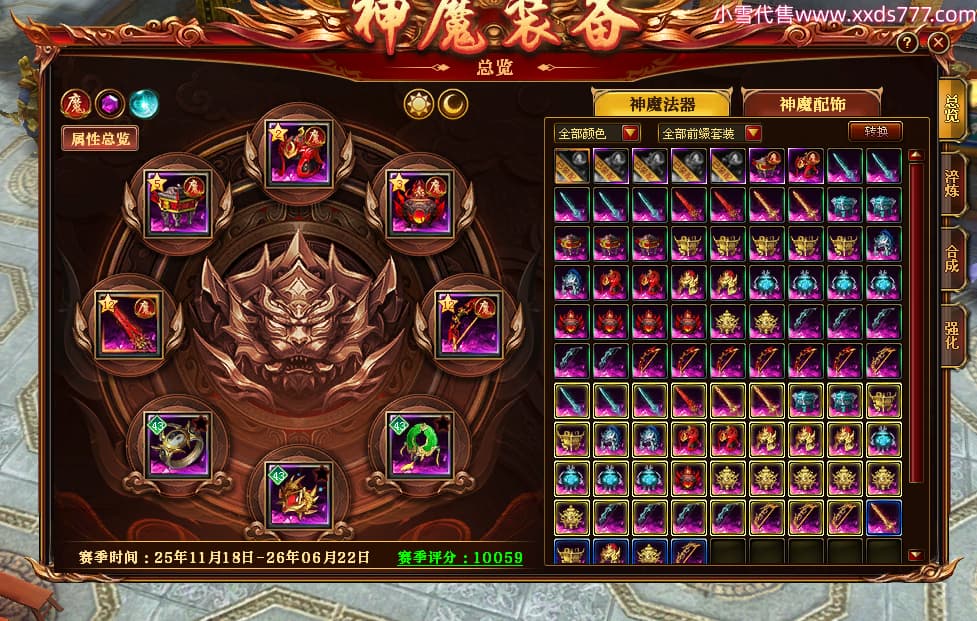This screenshot has width=977, height=621.
Task: Select the equipped green jade ring slot
Action: pos(419,444)
